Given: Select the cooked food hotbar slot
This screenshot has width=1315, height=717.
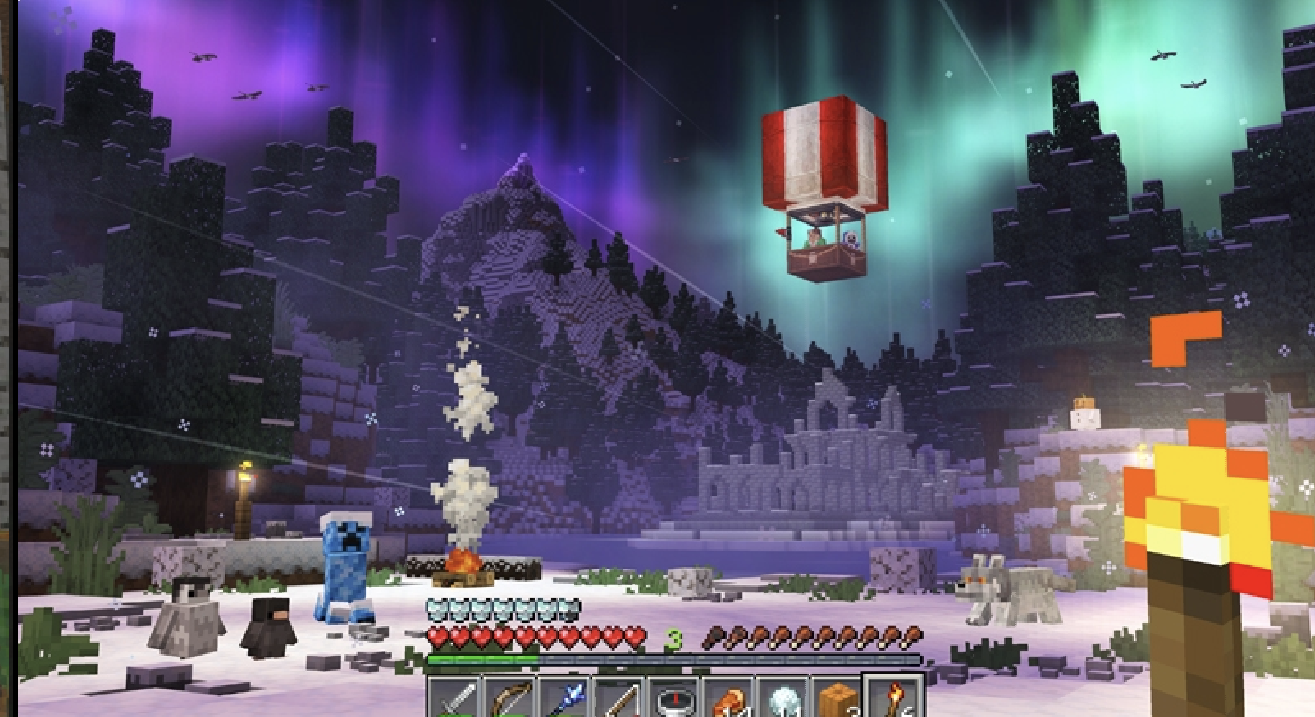Looking at the screenshot, I should click(x=728, y=697).
